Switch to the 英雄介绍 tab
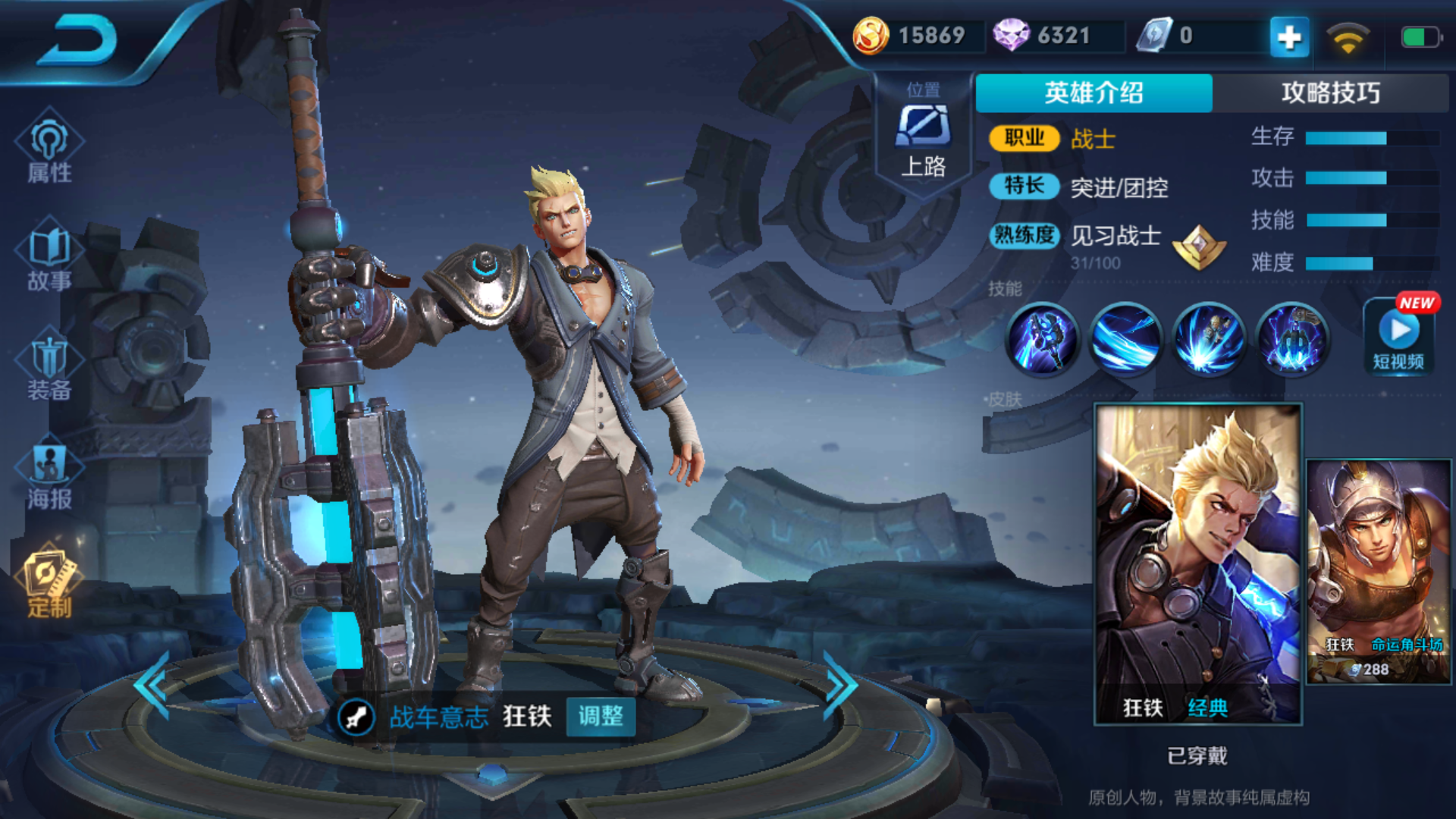 click(1094, 93)
